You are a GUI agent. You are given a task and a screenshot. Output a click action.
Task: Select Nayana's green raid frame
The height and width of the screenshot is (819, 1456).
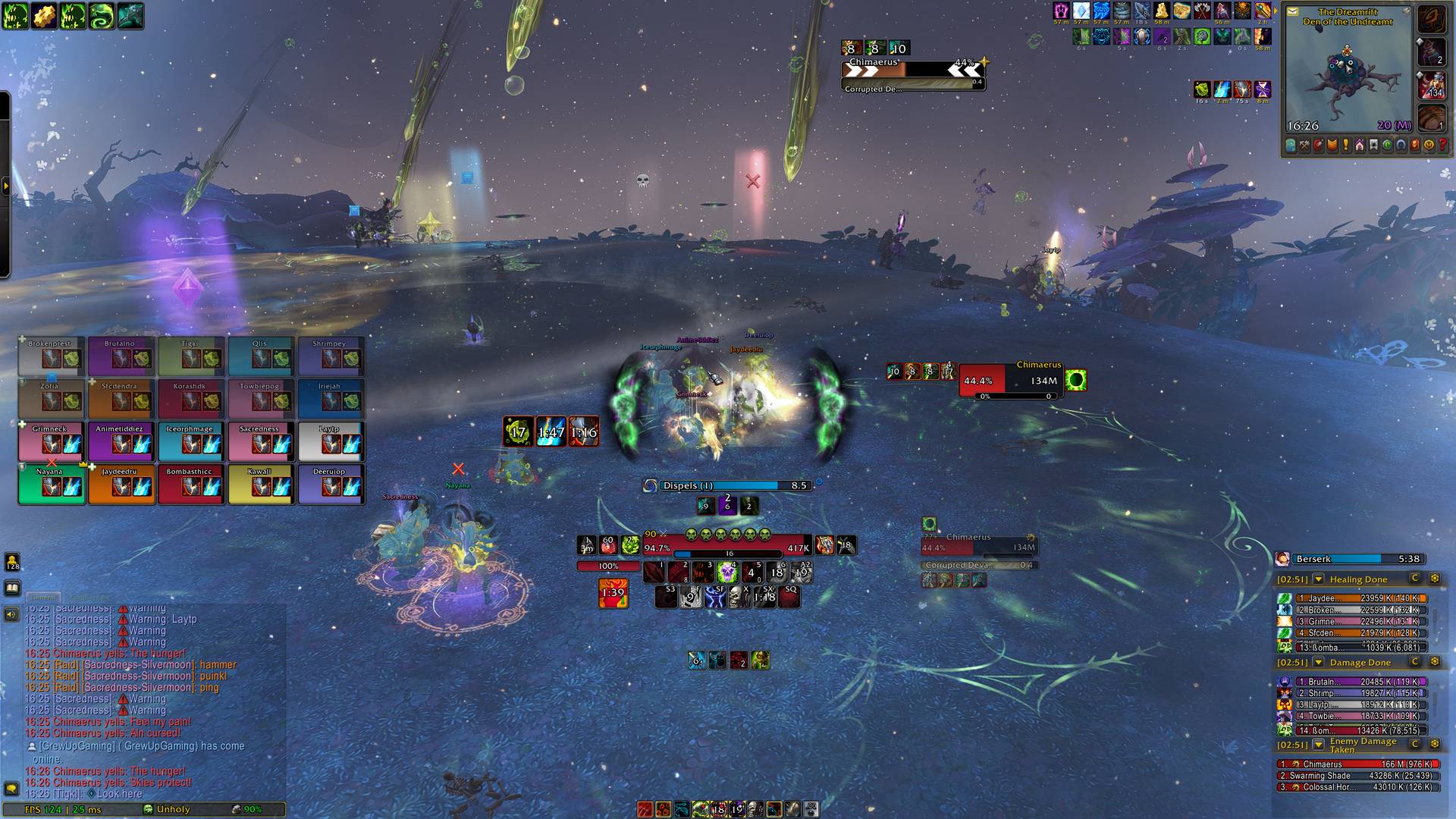50,484
